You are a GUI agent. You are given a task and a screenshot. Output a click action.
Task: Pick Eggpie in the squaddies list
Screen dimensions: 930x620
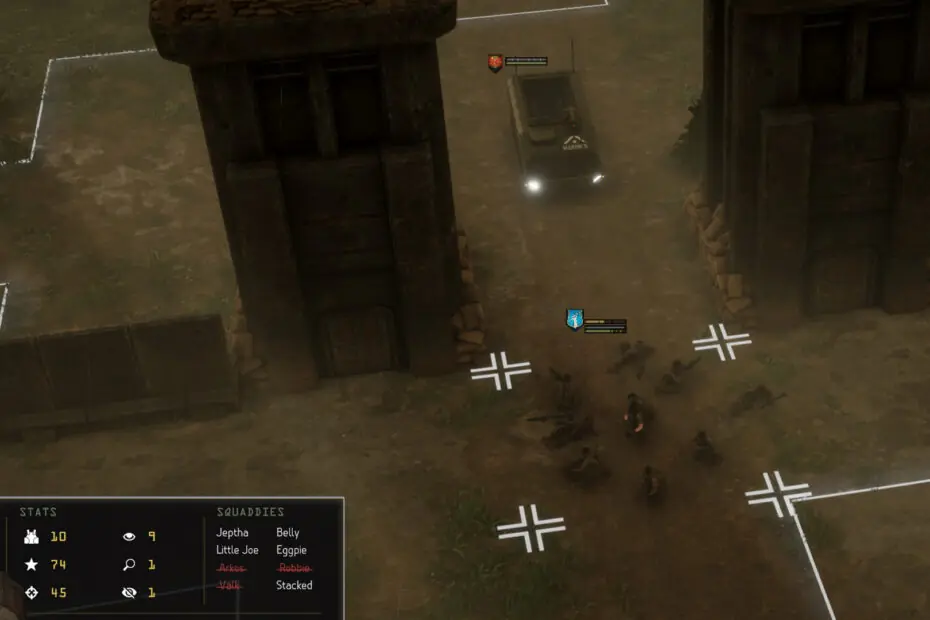coord(292,550)
